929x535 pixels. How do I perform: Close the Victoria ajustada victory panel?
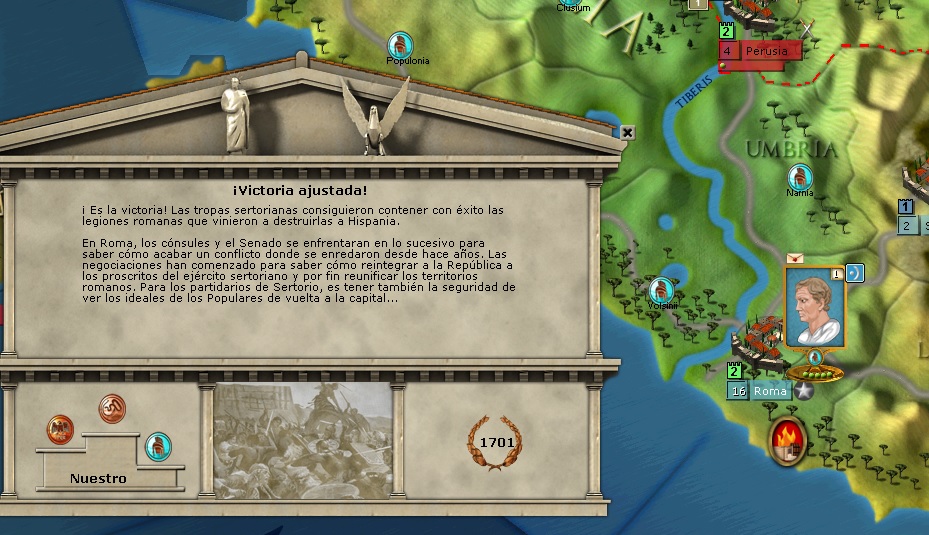[x=628, y=132]
